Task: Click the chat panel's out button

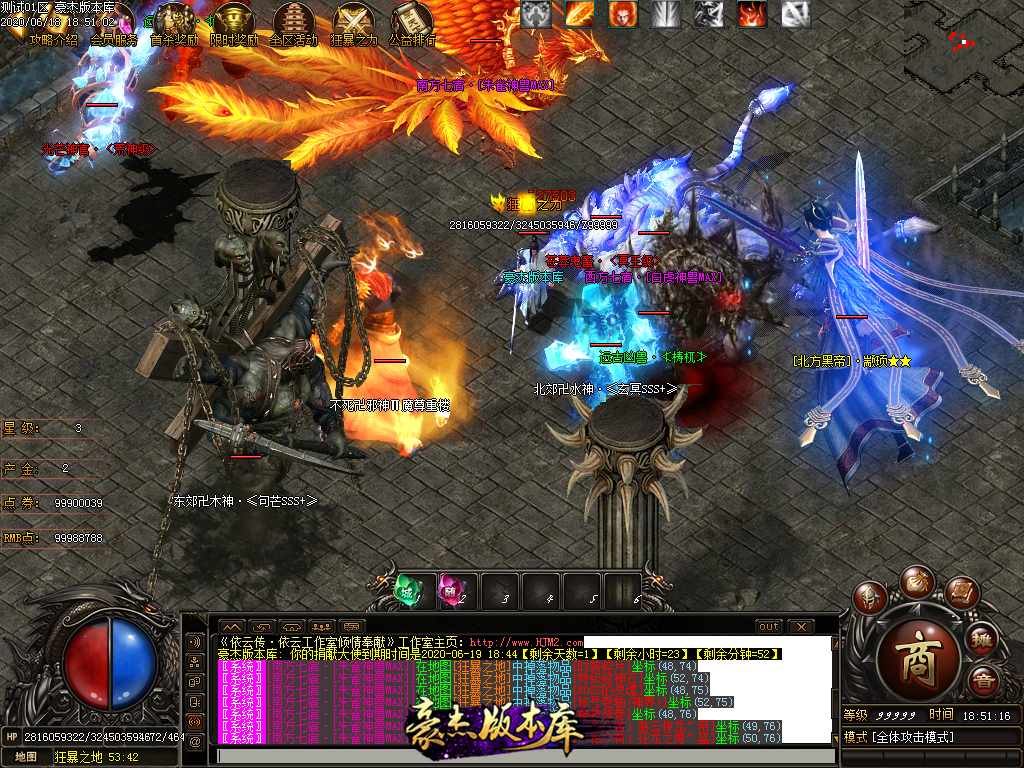Action: click(x=769, y=627)
